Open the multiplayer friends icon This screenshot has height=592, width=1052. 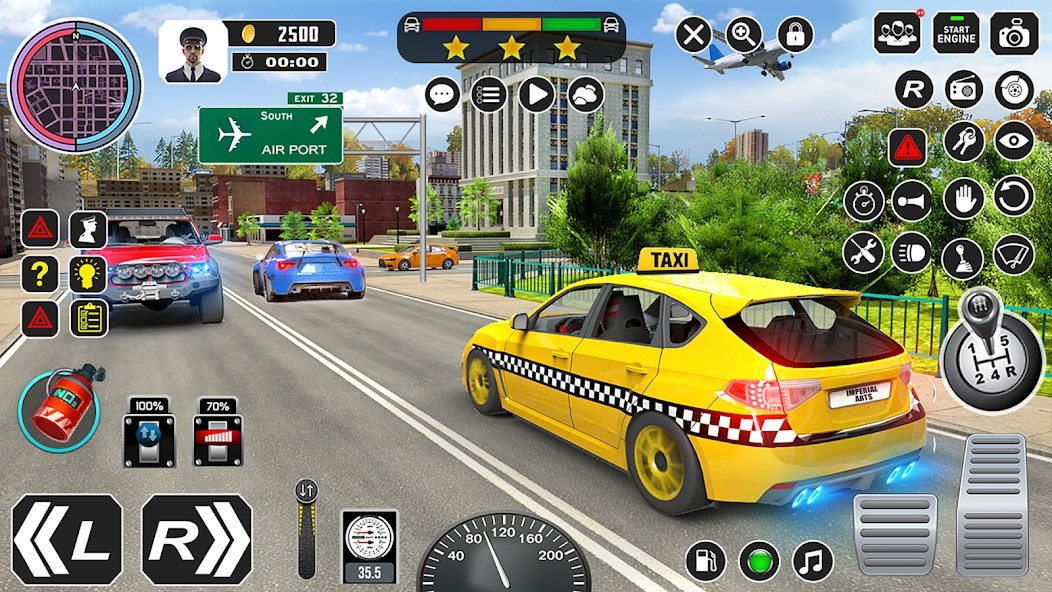(897, 34)
